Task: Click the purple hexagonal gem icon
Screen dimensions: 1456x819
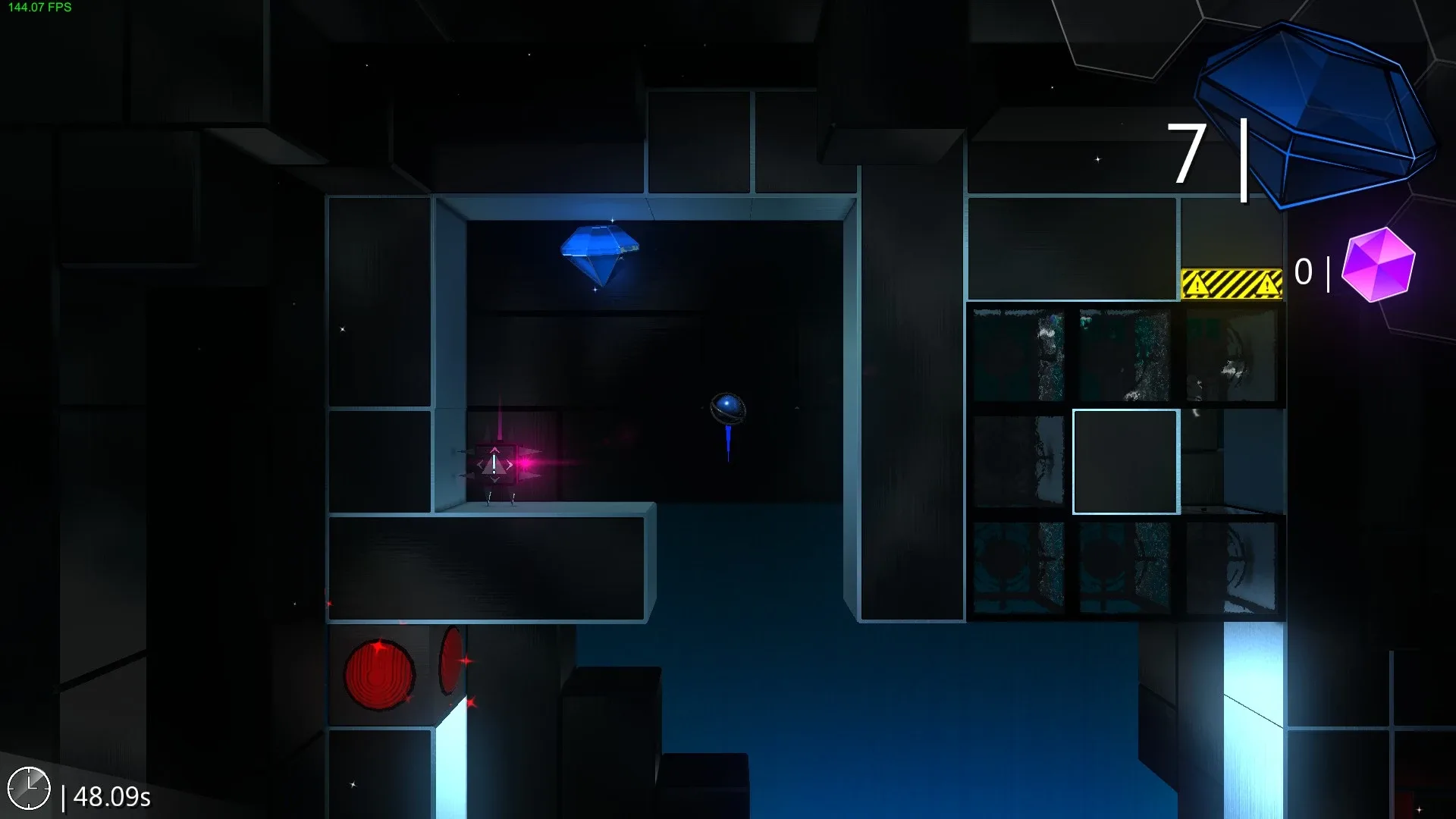Action: 1377,265
